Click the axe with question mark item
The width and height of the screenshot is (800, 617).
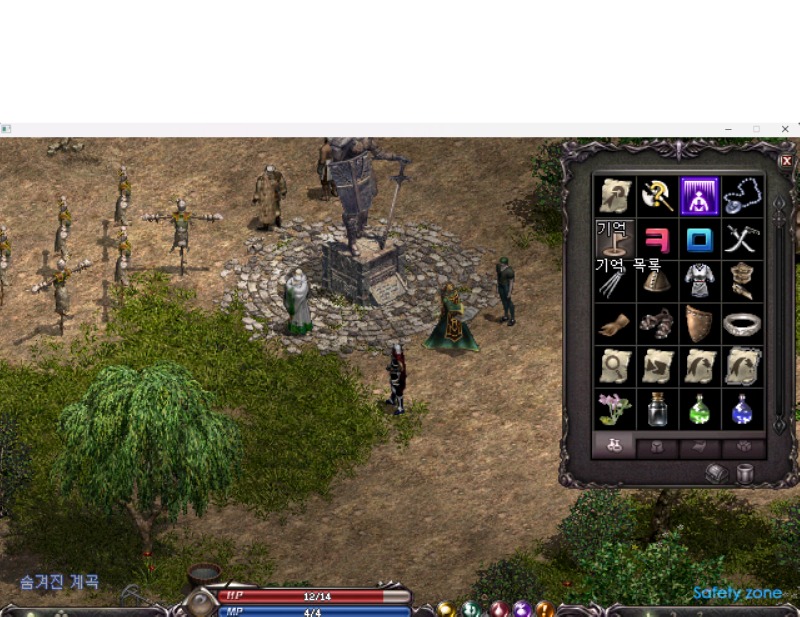[x=656, y=196]
